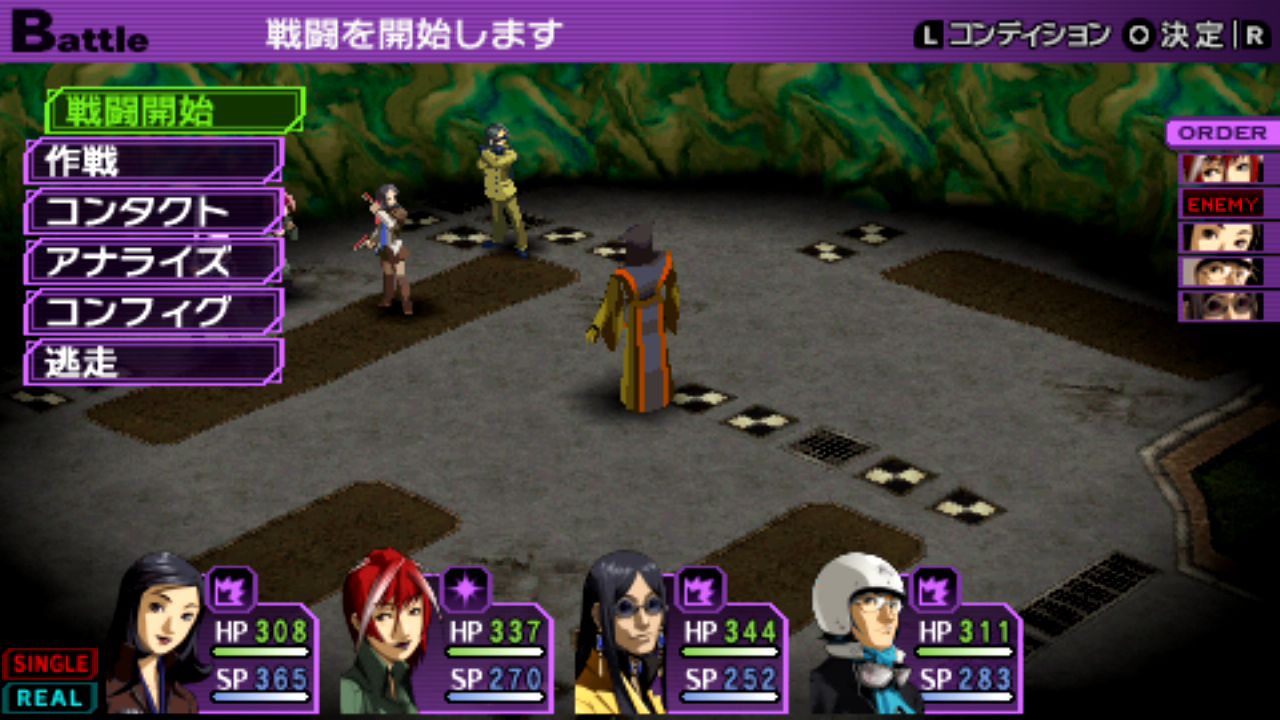Image resolution: width=1280 pixels, height=720 pixels.
Task: Open the 作戦 strategy menu
Action: click(154, 161)
